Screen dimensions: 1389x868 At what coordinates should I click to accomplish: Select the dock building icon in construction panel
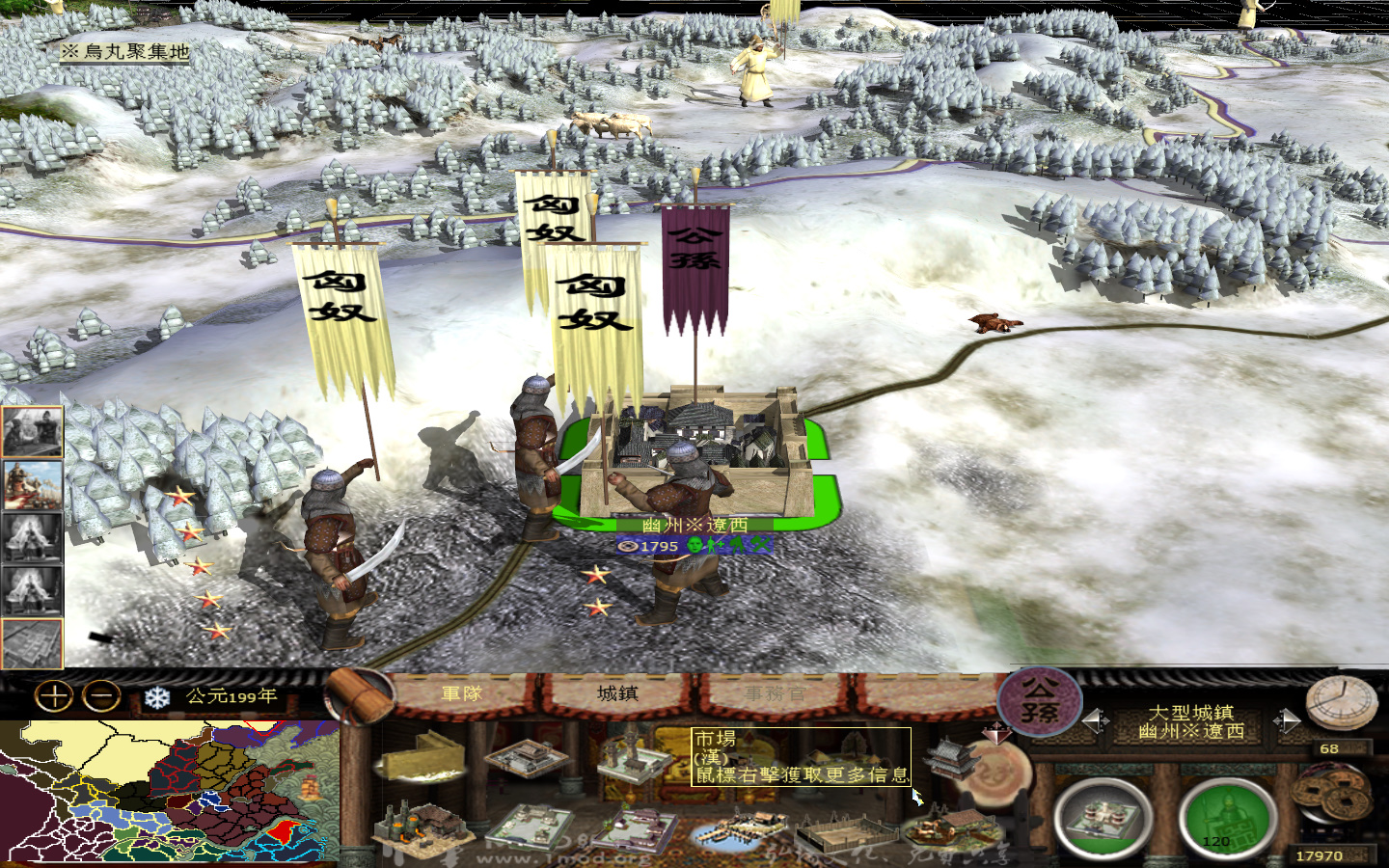point(738,827)
